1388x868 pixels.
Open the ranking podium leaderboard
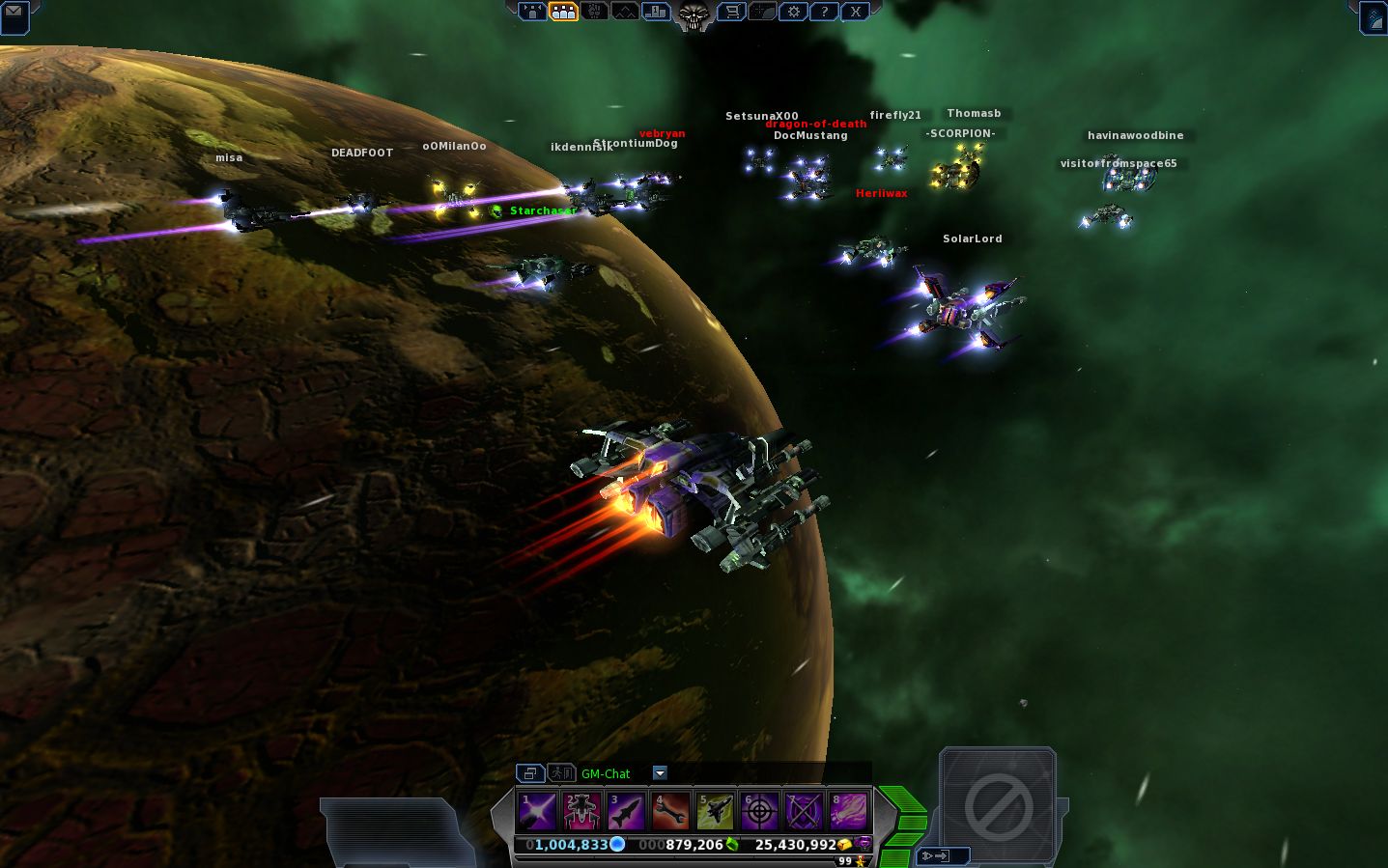[656, 12]
